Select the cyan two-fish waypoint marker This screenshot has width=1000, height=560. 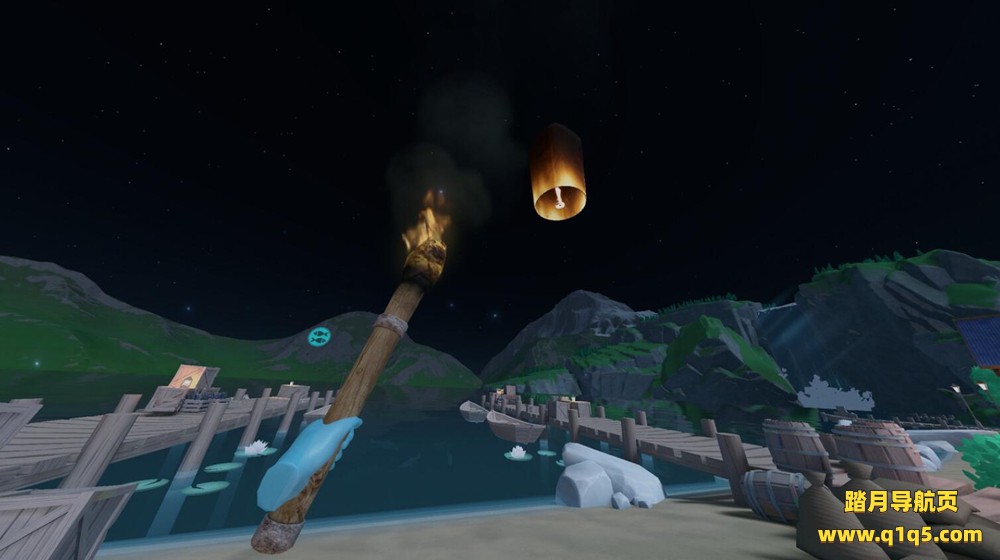[320, 335]
